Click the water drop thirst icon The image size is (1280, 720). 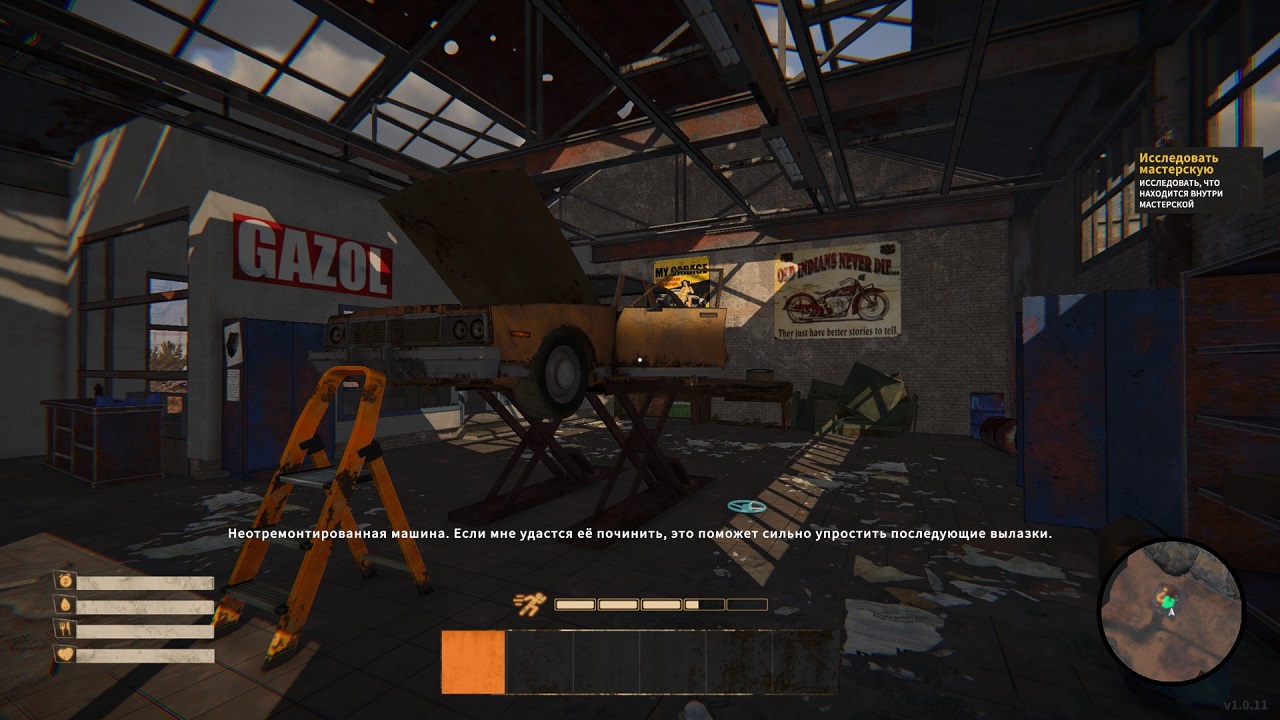tap(65, 605)
